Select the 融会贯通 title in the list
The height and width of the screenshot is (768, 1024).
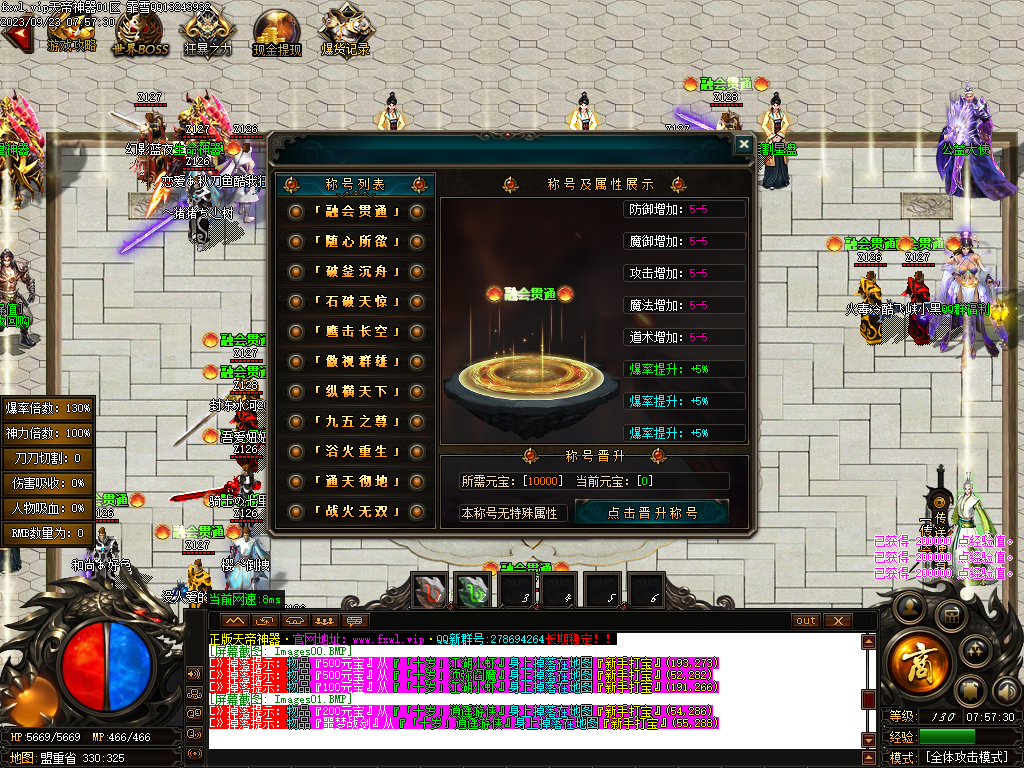click(x=356, y=212)
